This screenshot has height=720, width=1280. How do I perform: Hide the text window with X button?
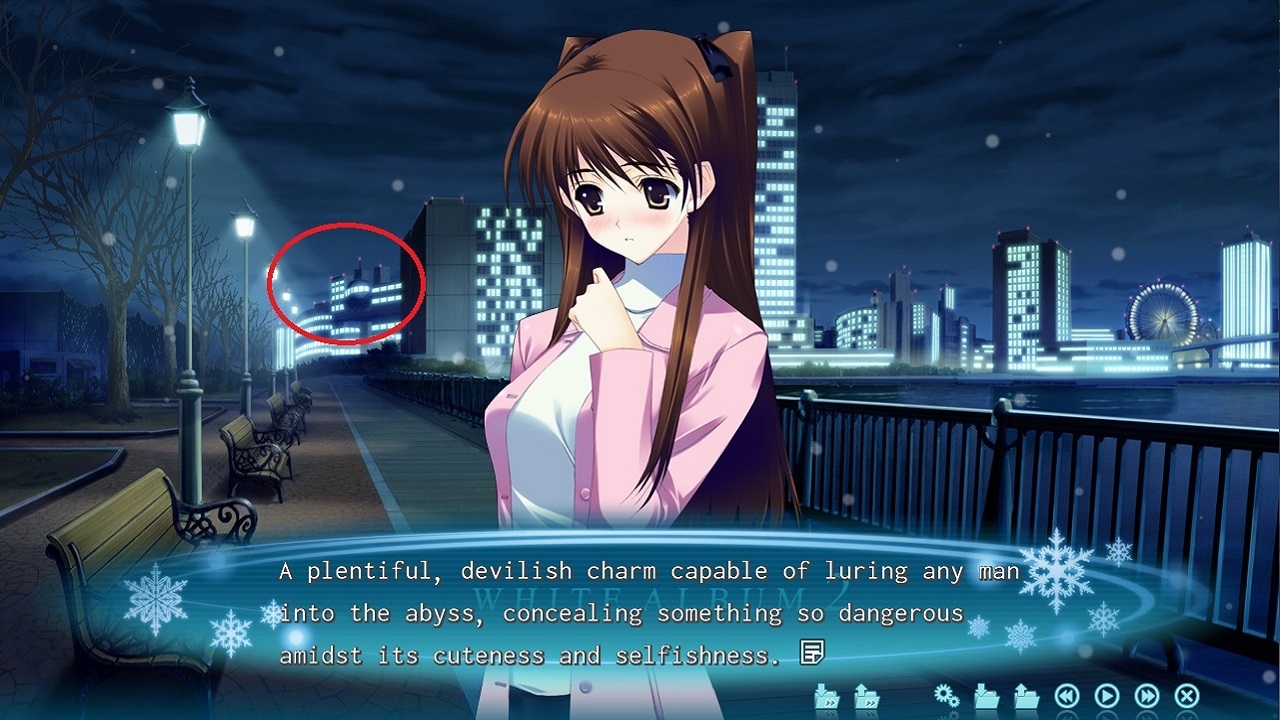(x=1187, y=696)
